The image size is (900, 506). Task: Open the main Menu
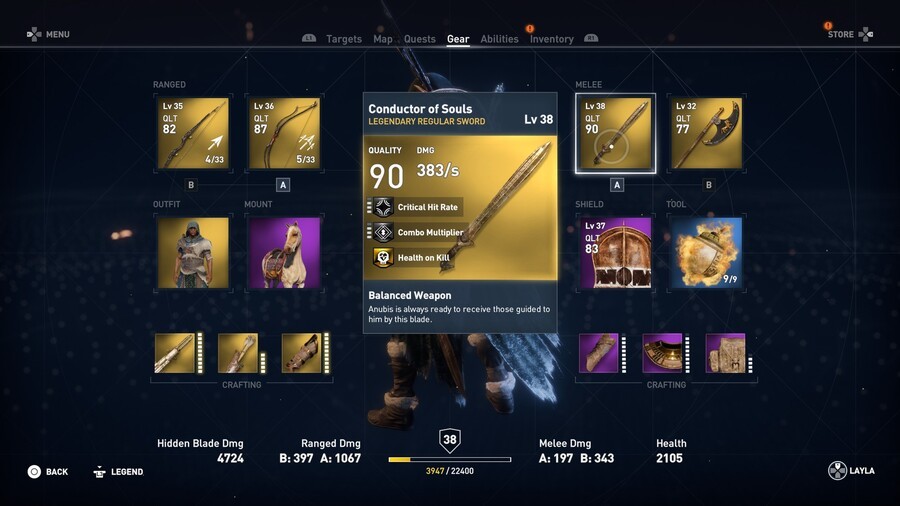(48, 34)
